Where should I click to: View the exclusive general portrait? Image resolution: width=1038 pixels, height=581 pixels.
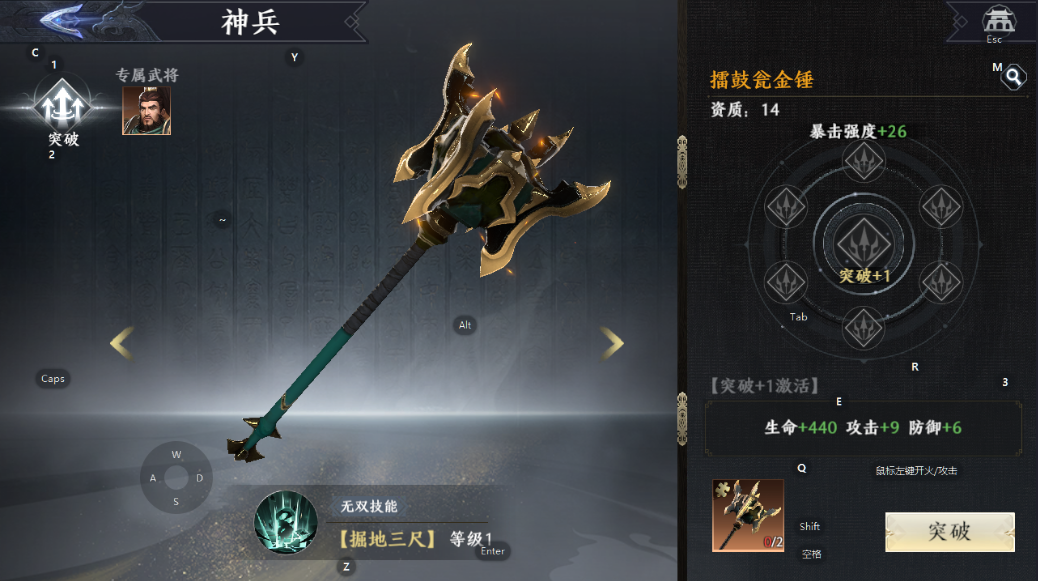tap(146, 110)
